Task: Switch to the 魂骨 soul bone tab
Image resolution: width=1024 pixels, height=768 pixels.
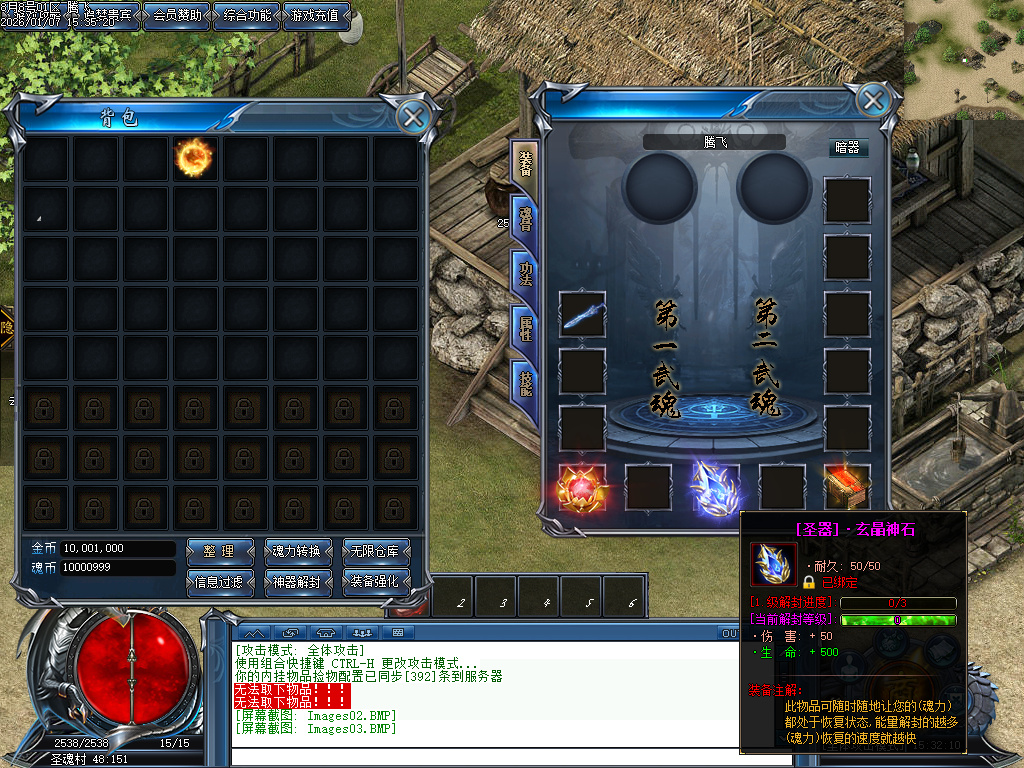Action: pyautogui.click(x=524, y=220)
